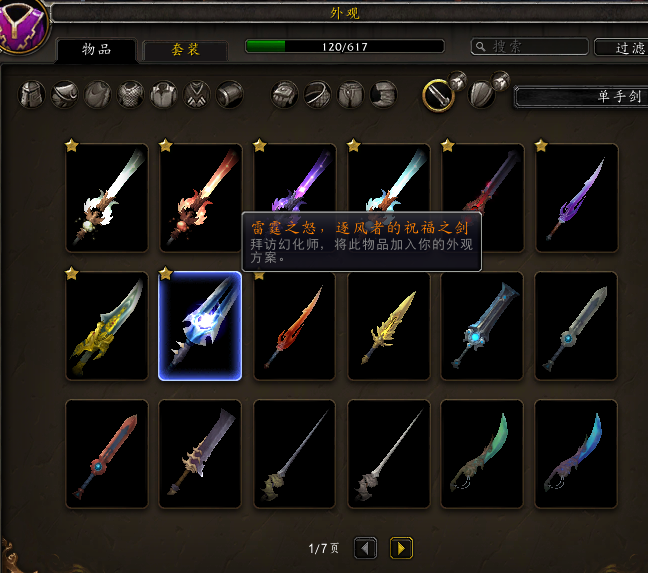Select the 物品 (Items) tab
Viewport: 648px width, 573px height.
pos(96,49)
